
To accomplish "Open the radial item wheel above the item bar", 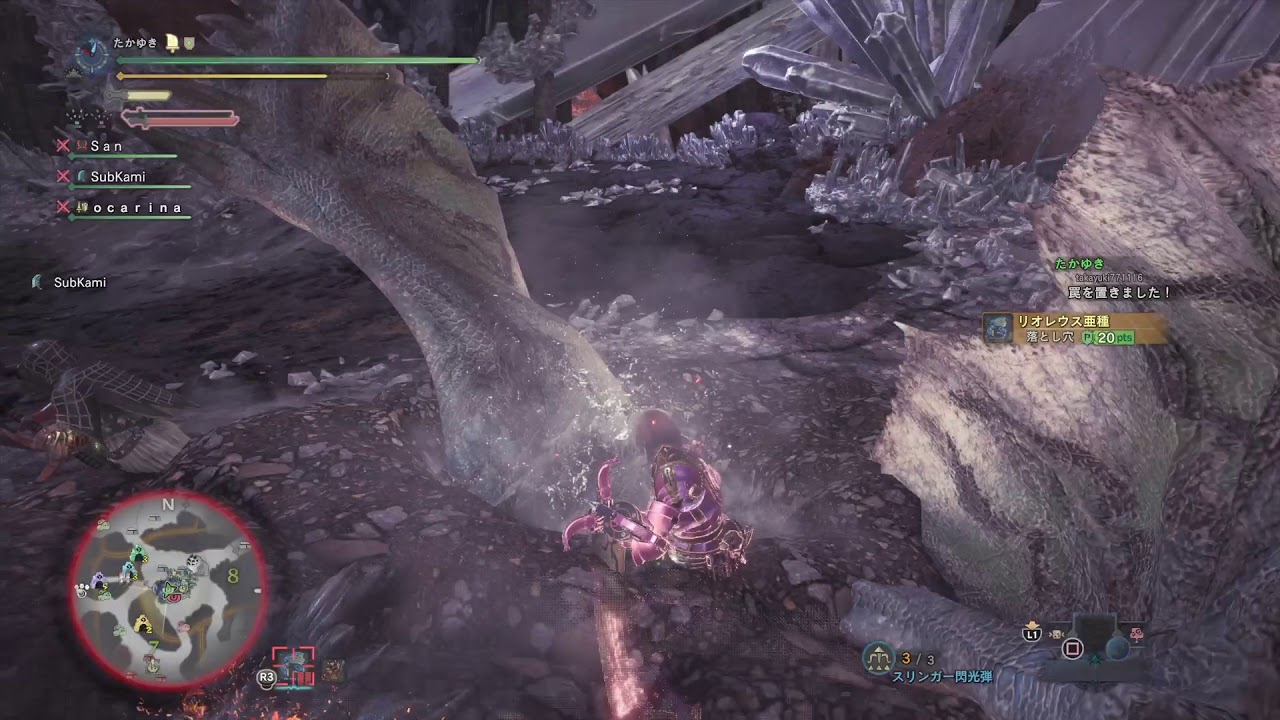I will (1073, 648).
